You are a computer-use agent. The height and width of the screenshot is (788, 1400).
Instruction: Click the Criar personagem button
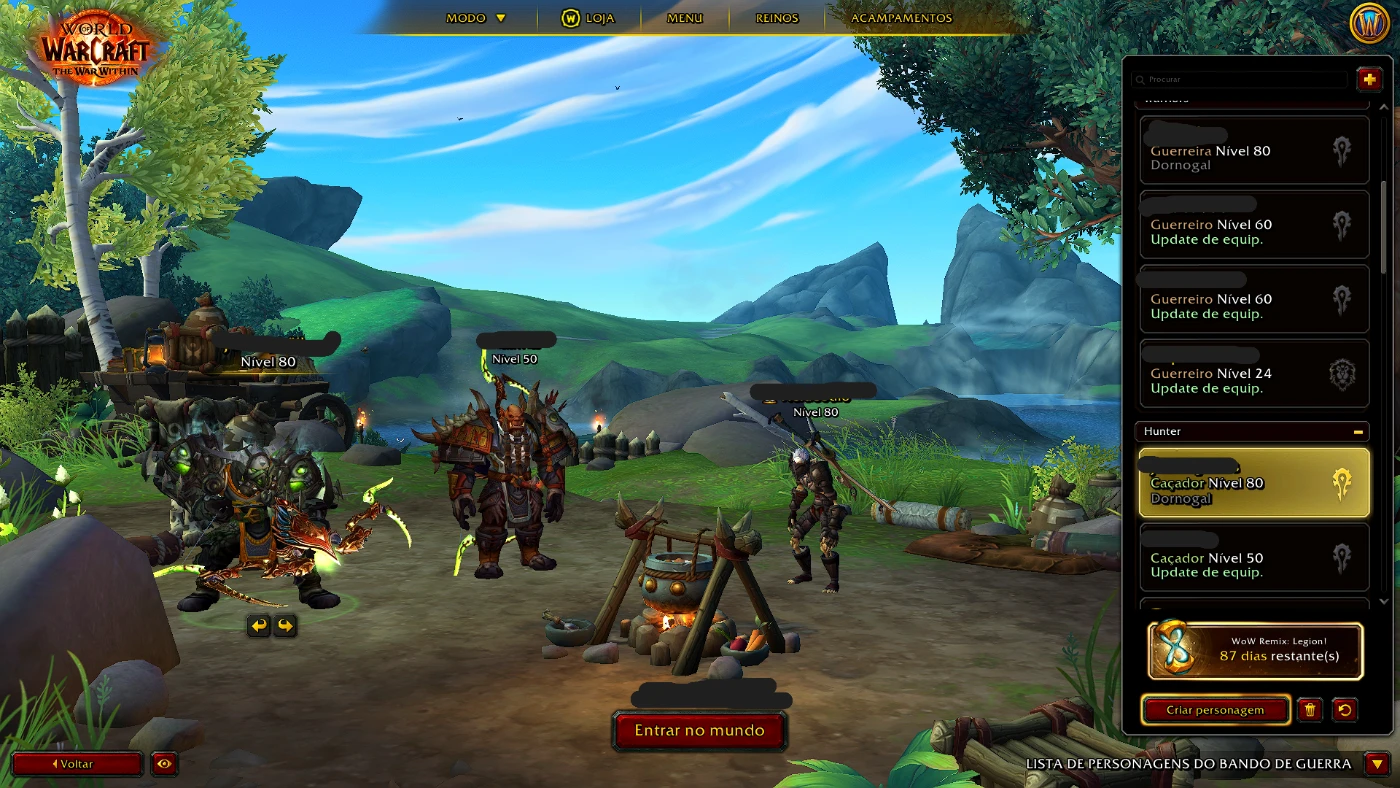pyautogui.click(x=1215, y=710)
